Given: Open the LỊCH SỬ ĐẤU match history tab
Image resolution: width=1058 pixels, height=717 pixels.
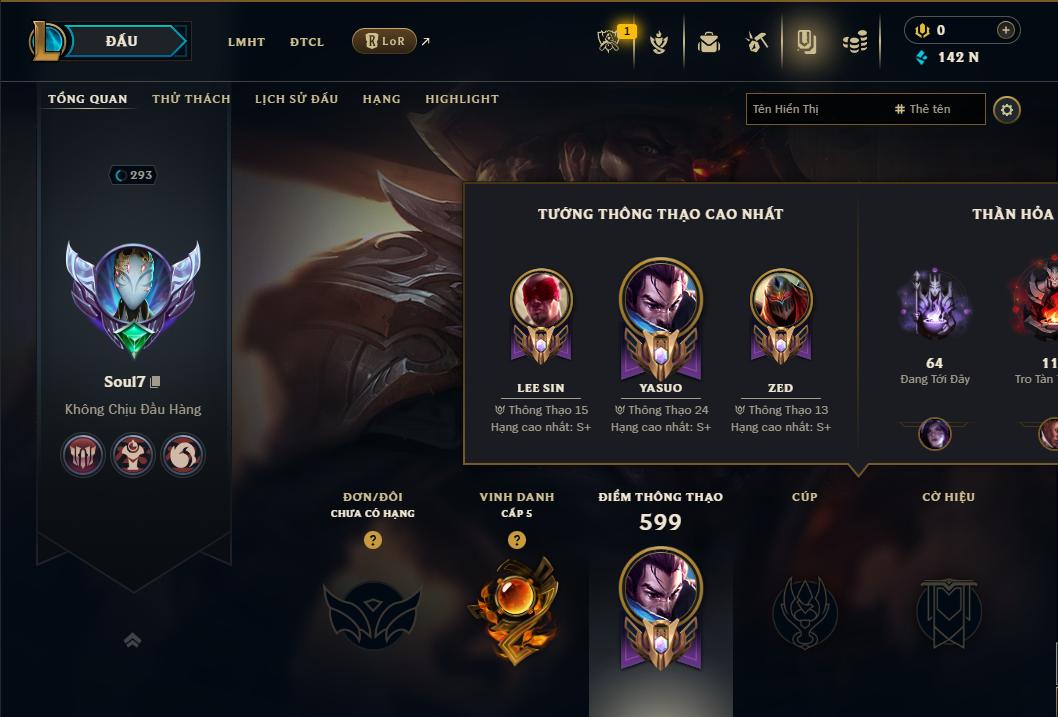Looking at the screenshot, I should point(296,99).
